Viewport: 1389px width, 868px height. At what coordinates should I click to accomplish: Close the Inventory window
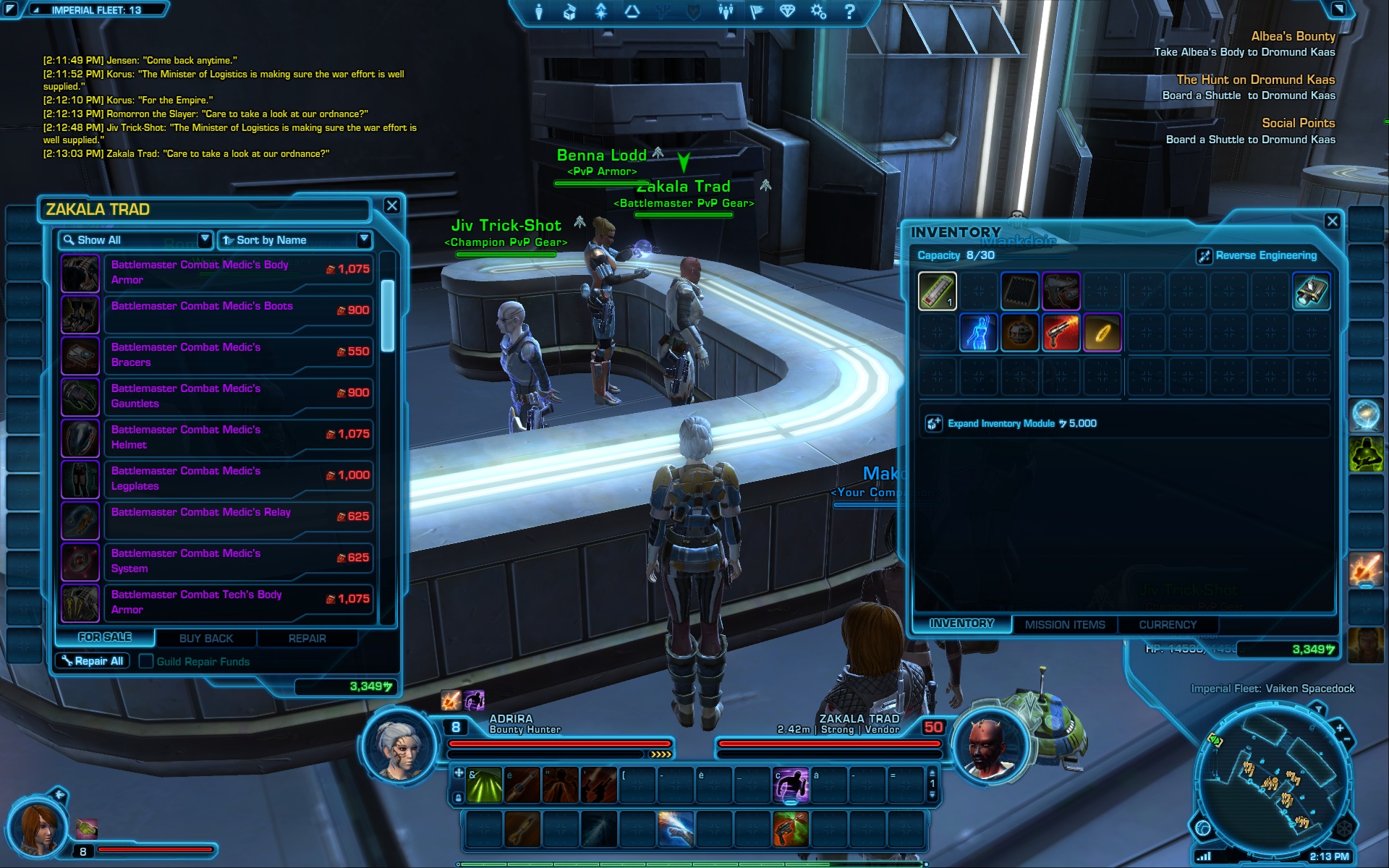(1332, 221)
